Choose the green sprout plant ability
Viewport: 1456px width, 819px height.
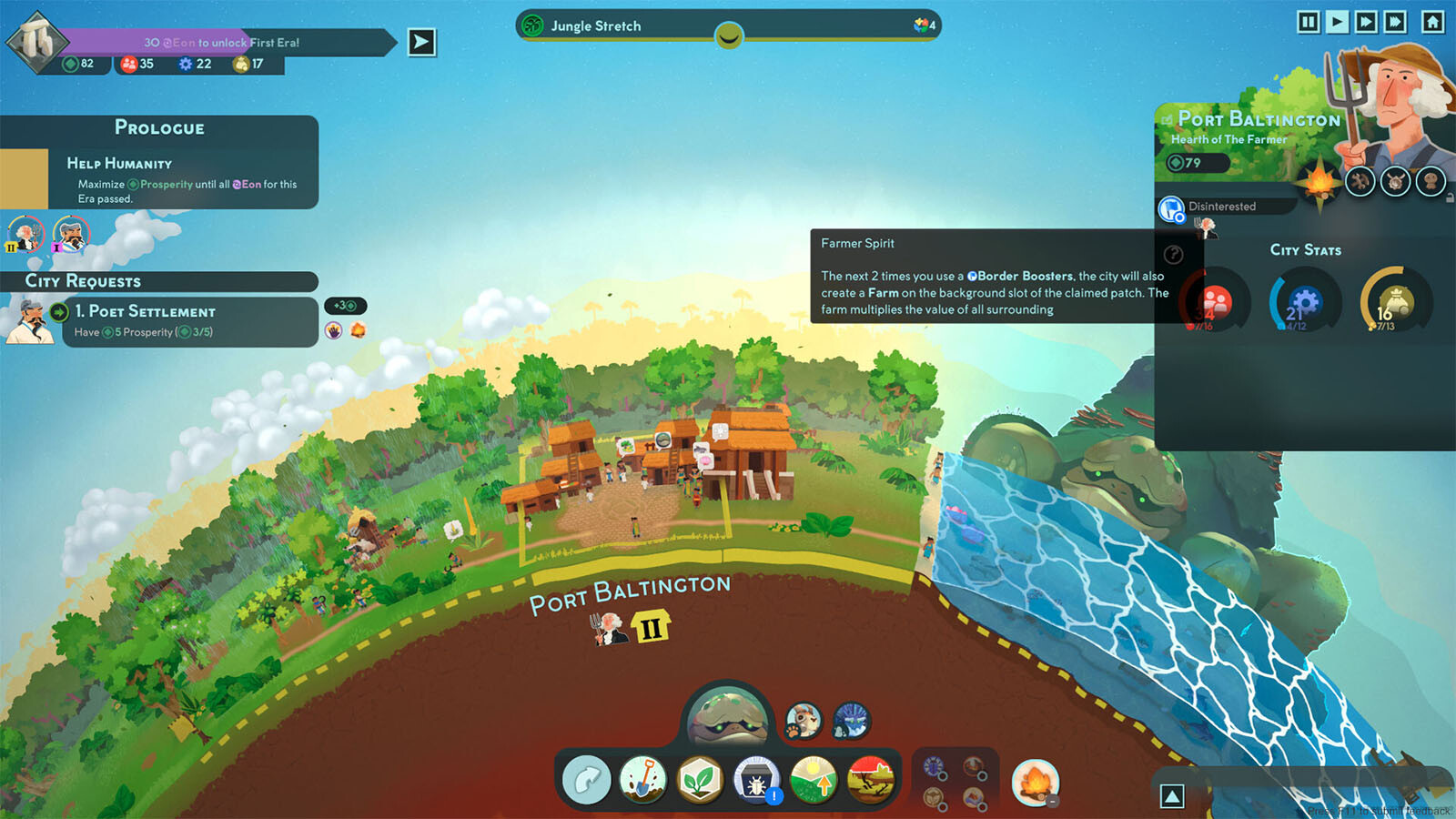pyautogui.click(x=700, y=781)
